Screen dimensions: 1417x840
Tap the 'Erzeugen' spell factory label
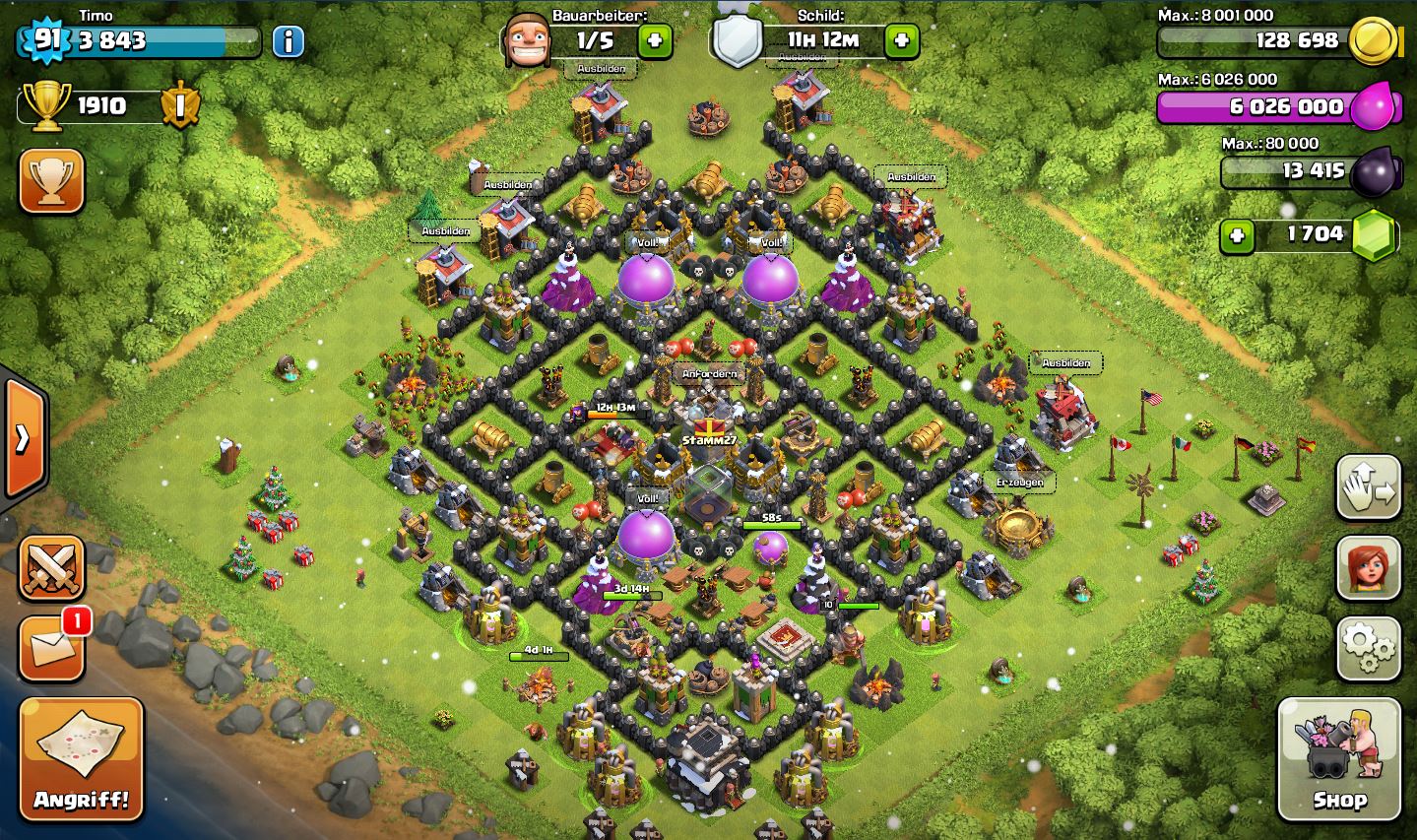pyautogui.click(x=1019, y=482)
